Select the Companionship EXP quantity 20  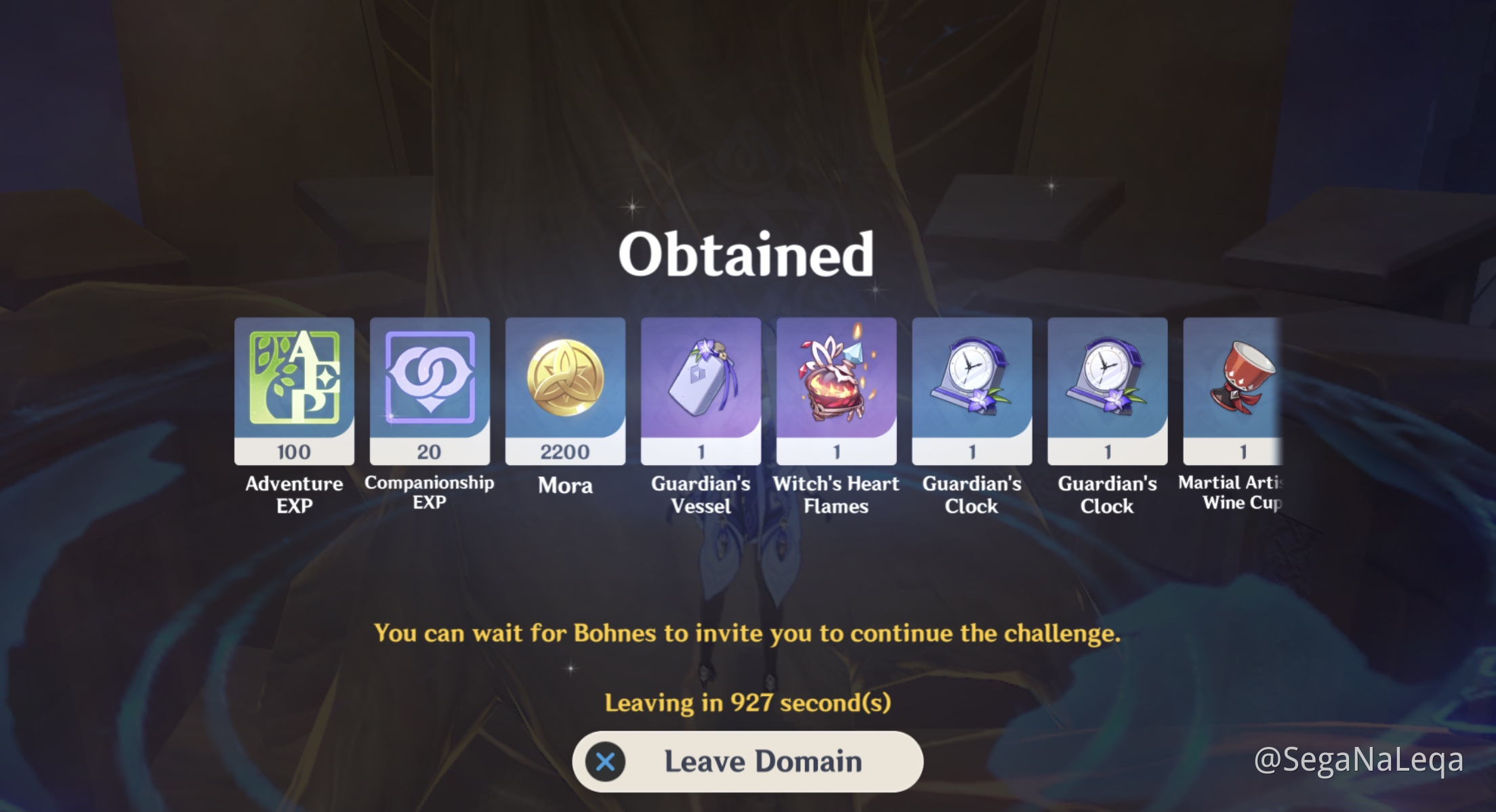coord(430,452)
